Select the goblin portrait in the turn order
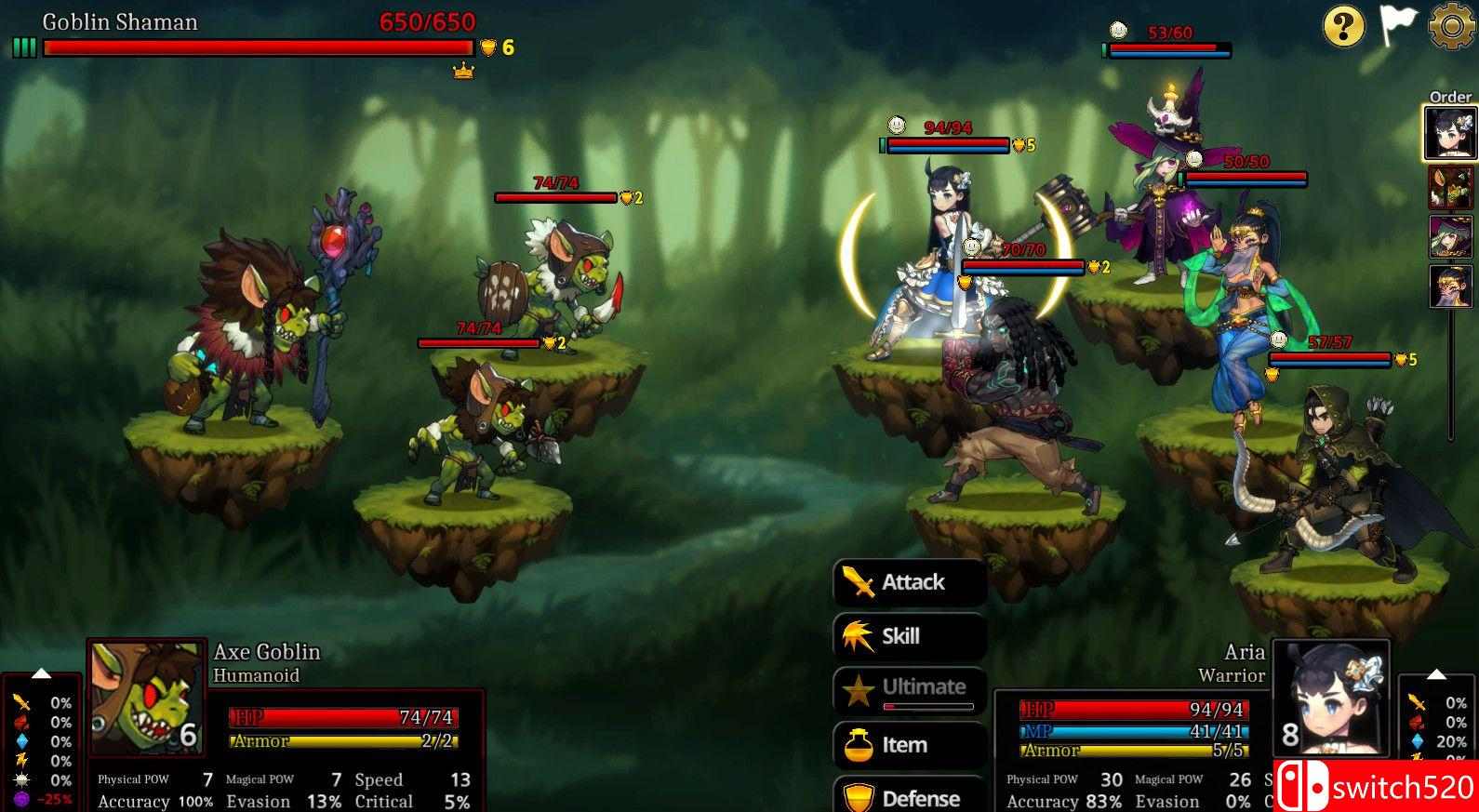The height and width of the screenshot is (812, 1479). 1450,188
